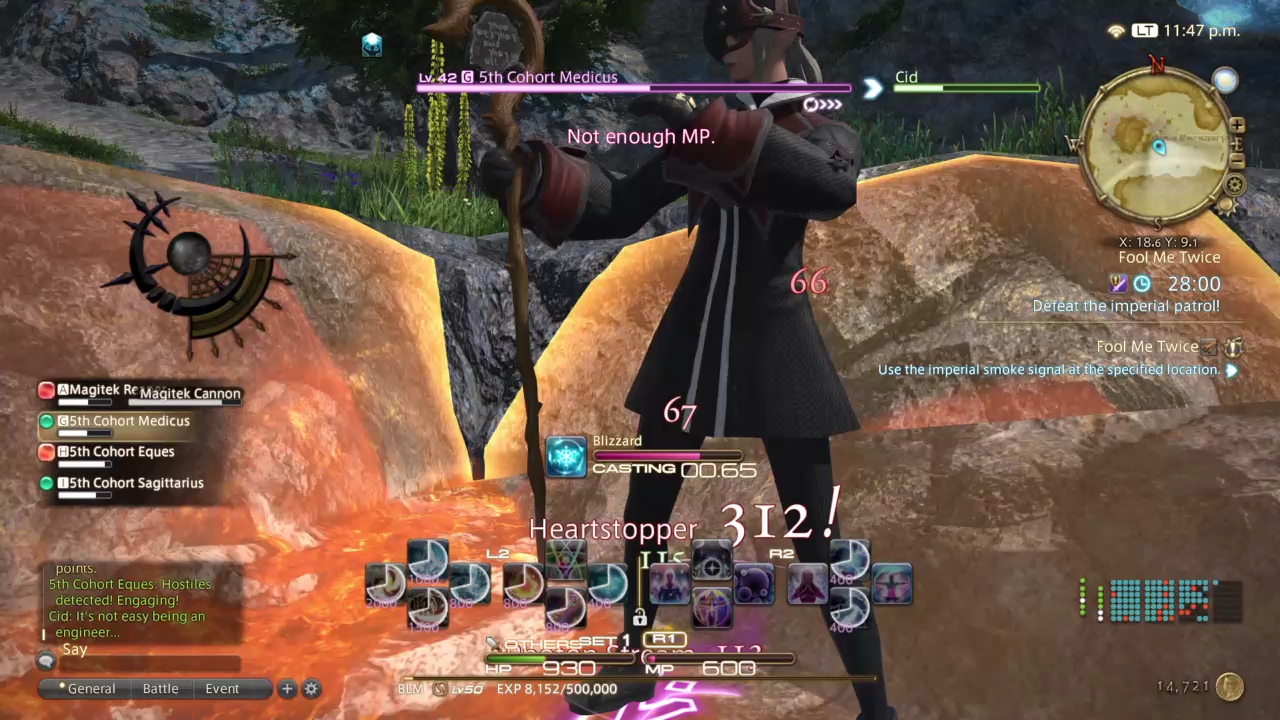Click the purple levequest icon beside the timer

(1118, 284)
